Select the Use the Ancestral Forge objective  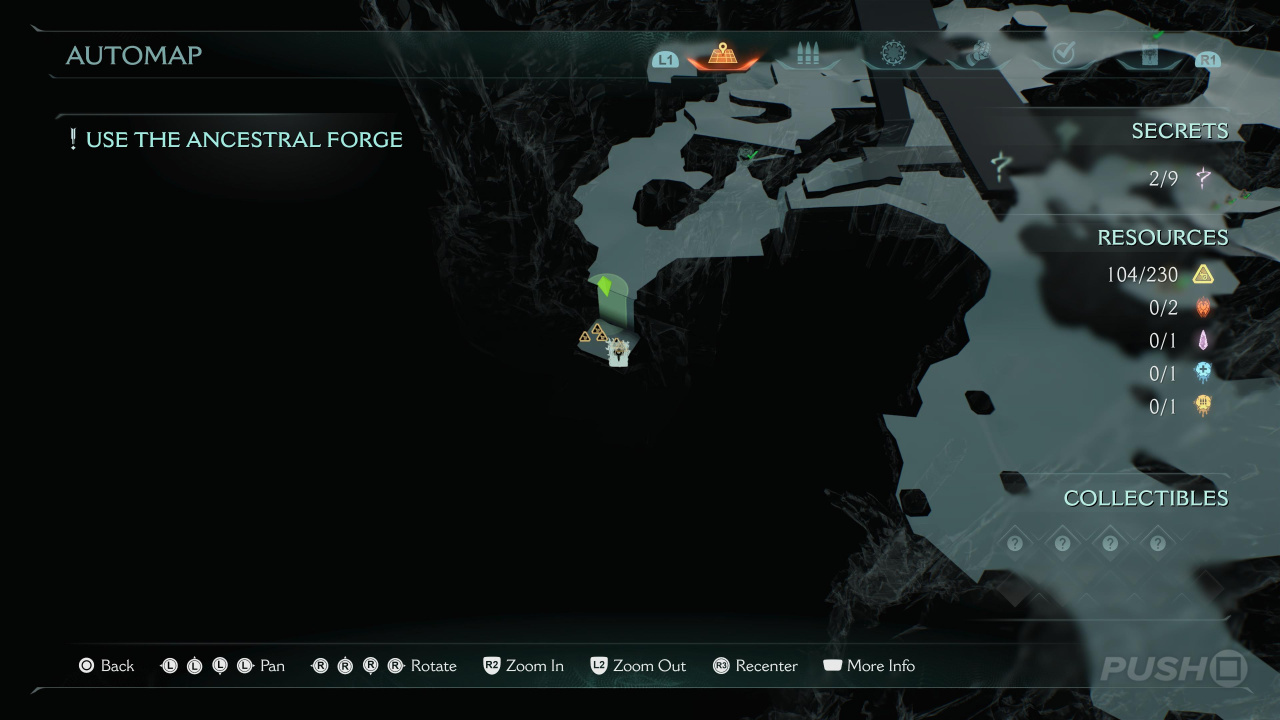pyautogui.click(x=236, y=140)
